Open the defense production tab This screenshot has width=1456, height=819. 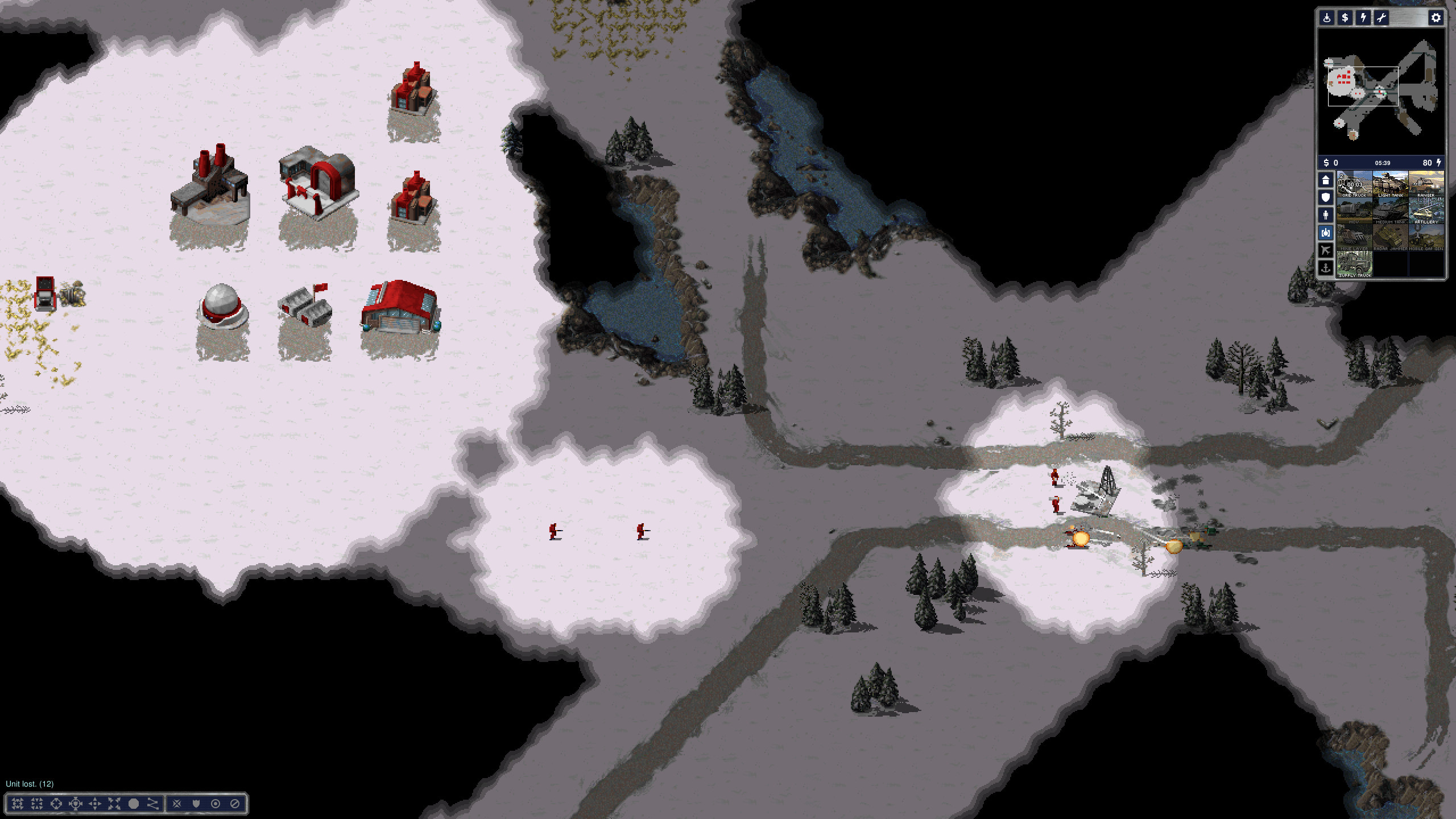pos(1326,198)
